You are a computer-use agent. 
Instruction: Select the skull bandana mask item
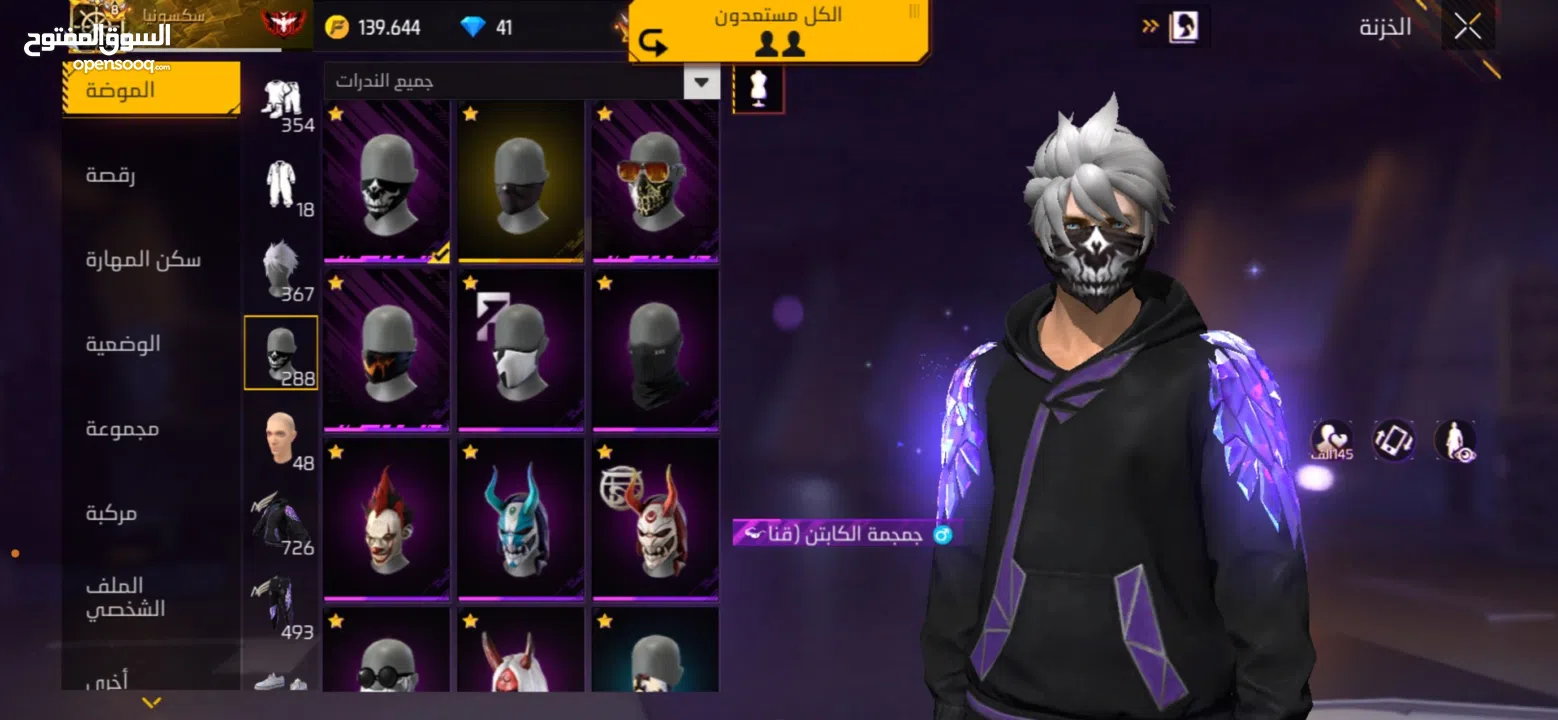coord(387,181)
